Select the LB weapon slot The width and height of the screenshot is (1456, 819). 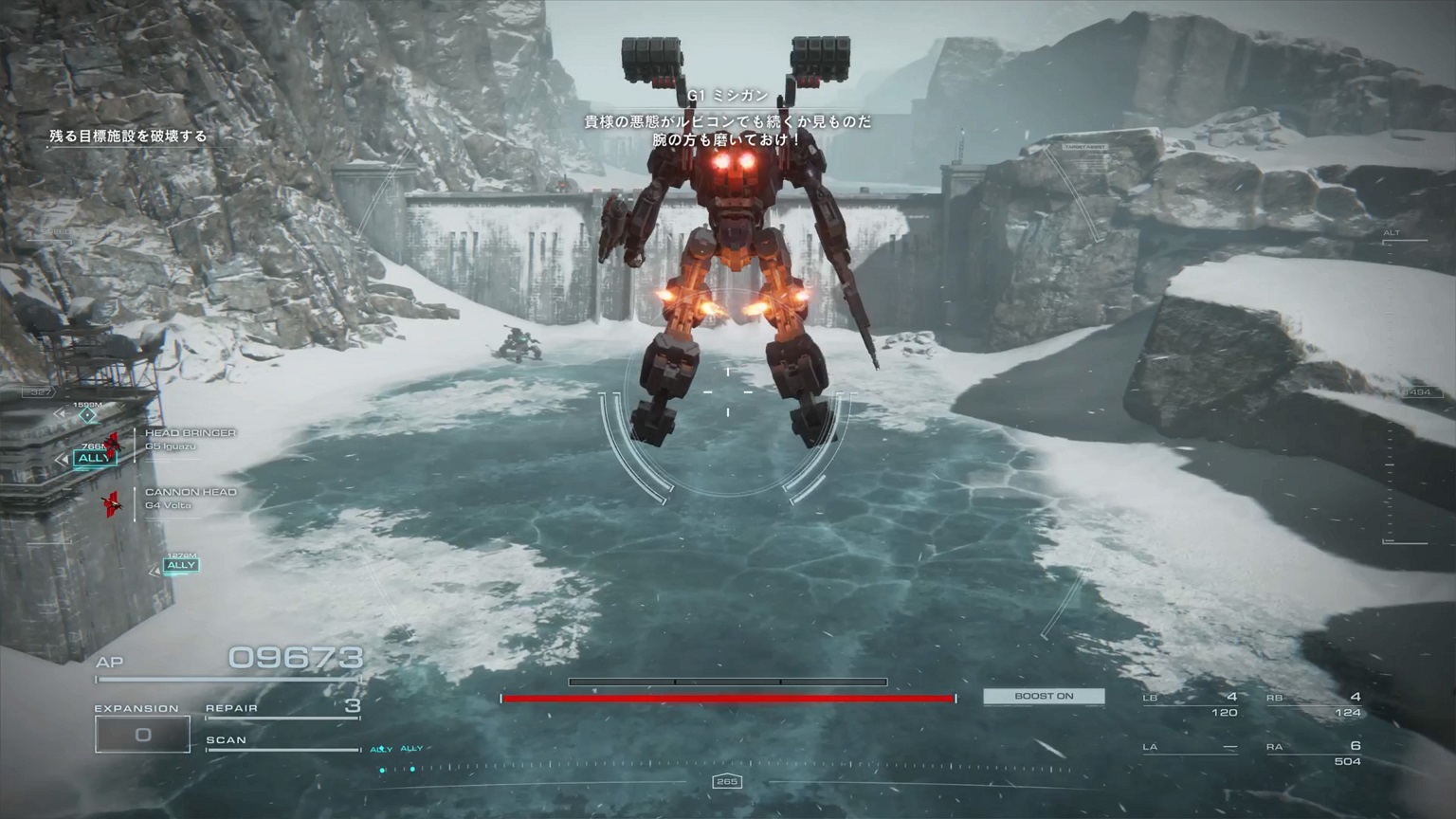click(x=1191, y=704)
